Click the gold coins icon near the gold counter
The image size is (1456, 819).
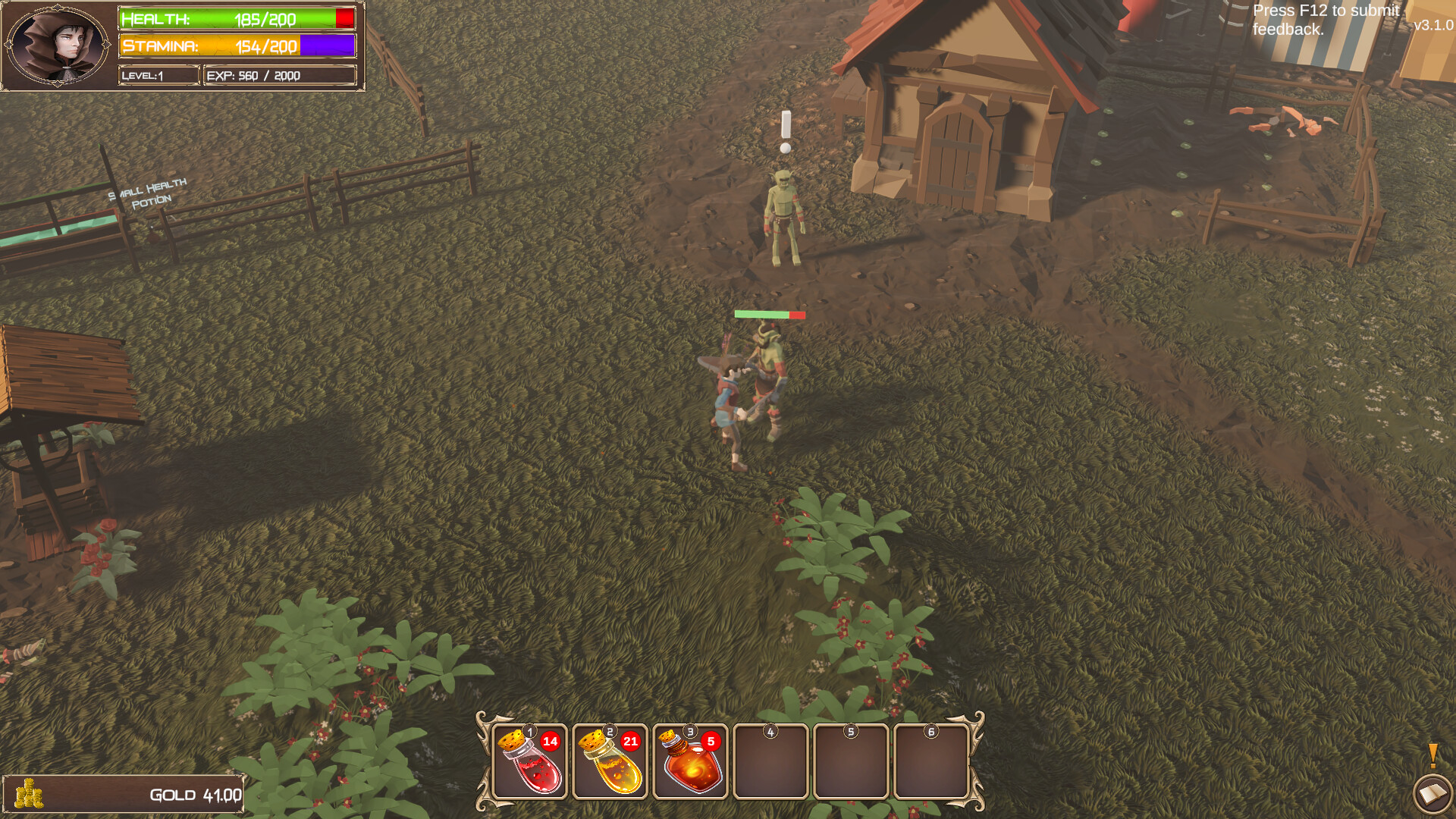(30, 795)
